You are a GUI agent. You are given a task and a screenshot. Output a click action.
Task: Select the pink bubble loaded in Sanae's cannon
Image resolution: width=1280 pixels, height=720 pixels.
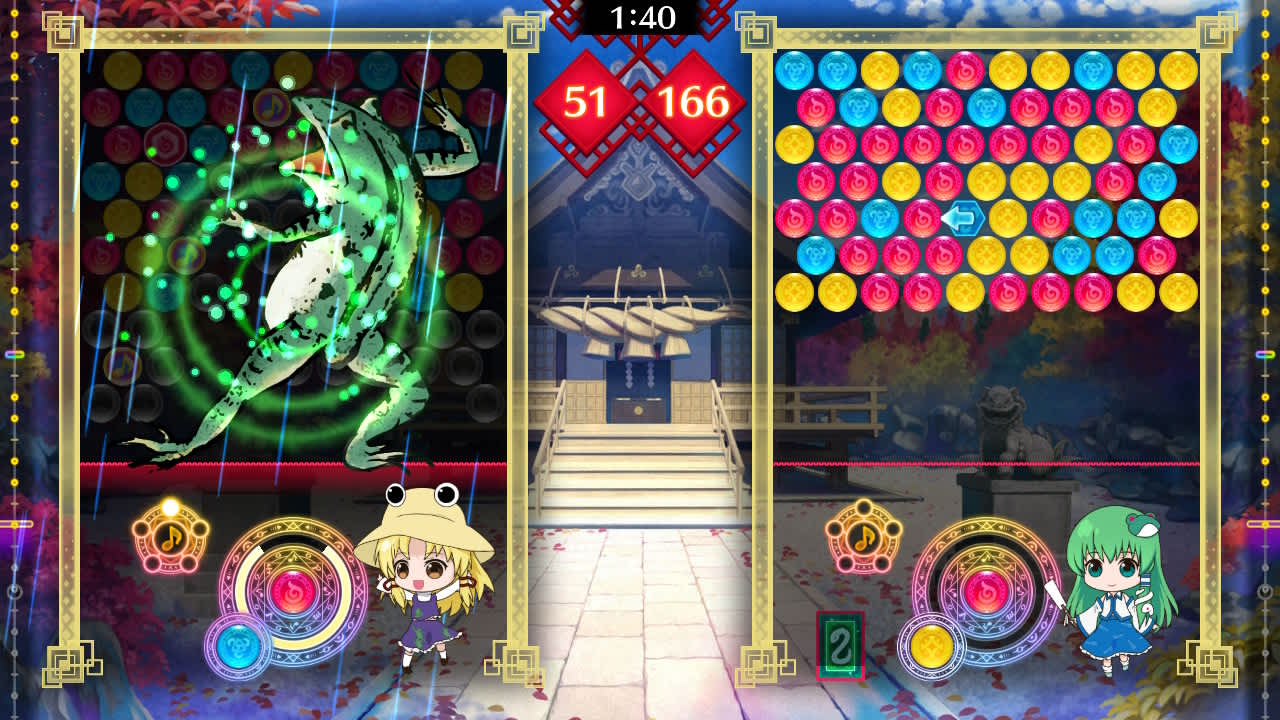point(985,592)
